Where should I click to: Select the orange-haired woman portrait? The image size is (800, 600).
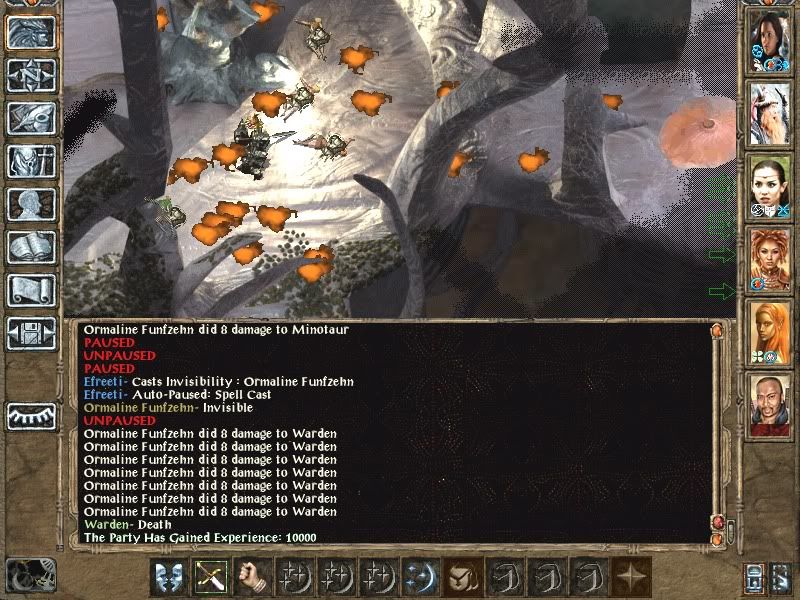coord(770,258)
